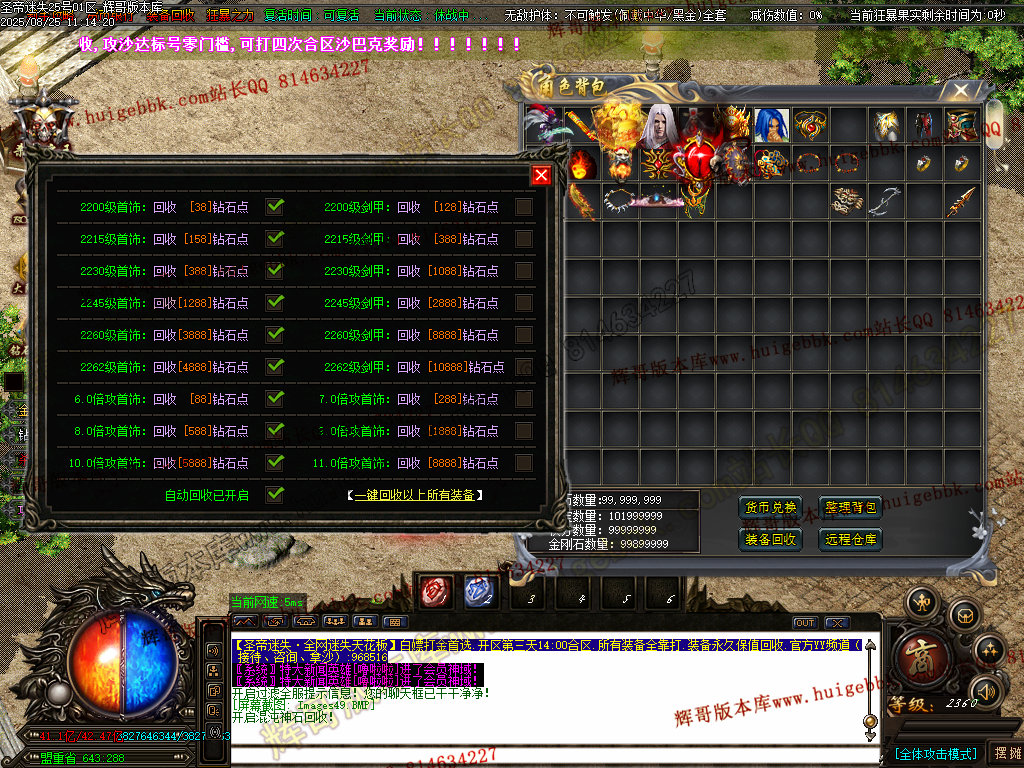
Task: Close the recycle settings panel with red X
Action: [541, 175]
